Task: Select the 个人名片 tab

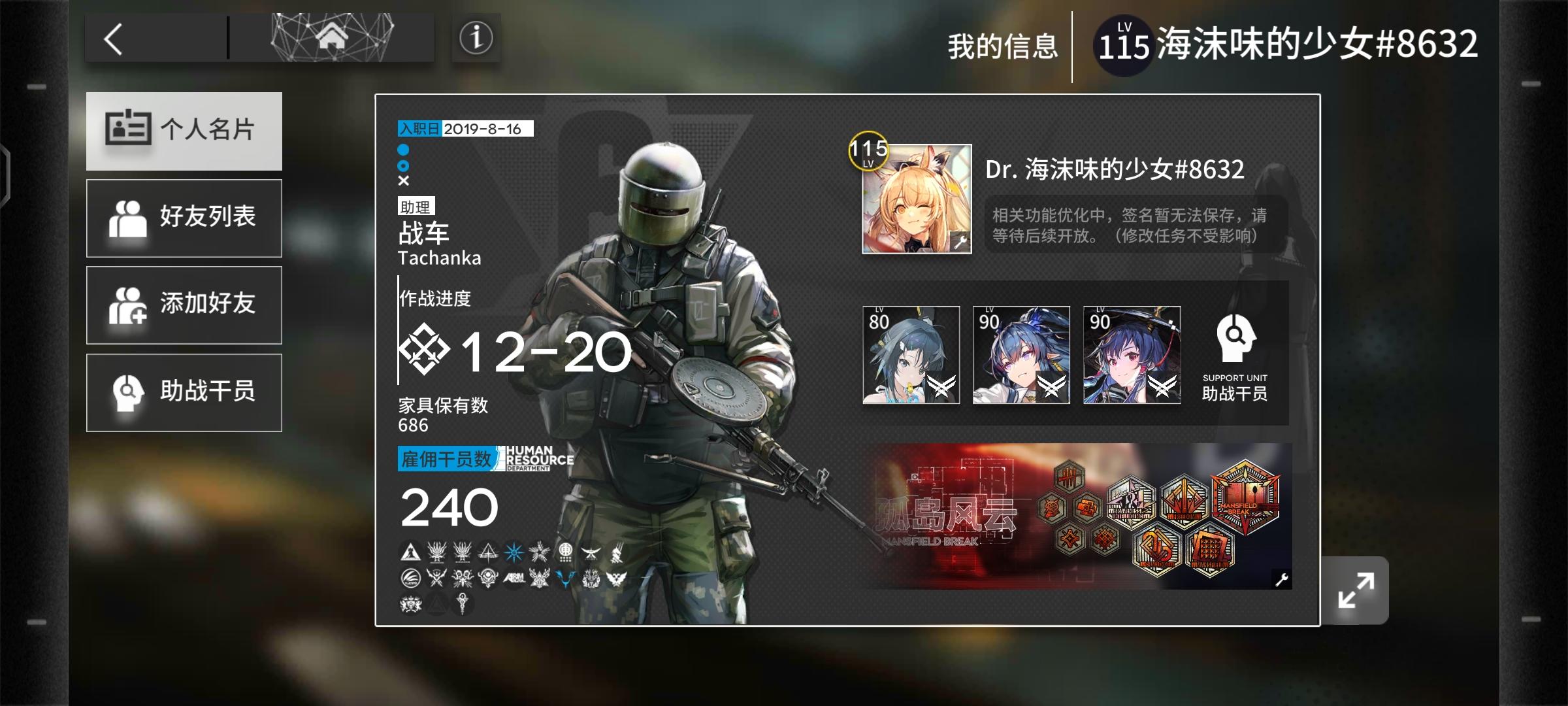Action: [184, 131]
